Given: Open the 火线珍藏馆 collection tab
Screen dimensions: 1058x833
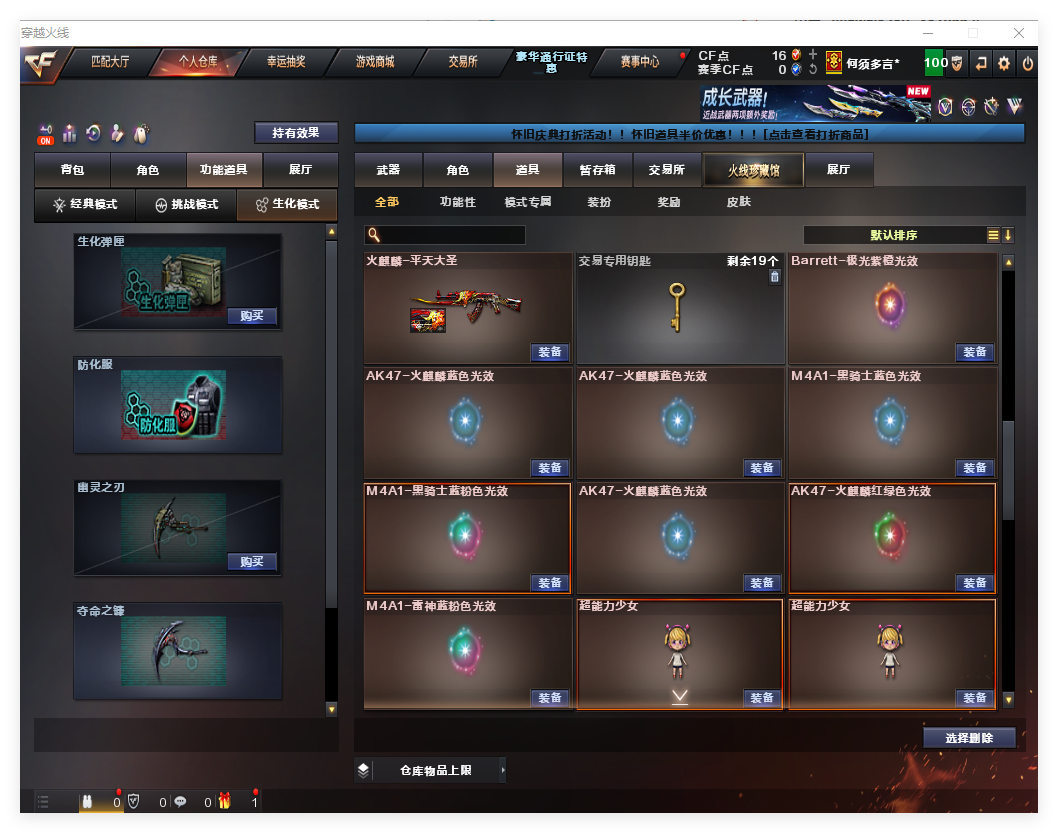Looking at the screenshot, I should click(753, 170).
